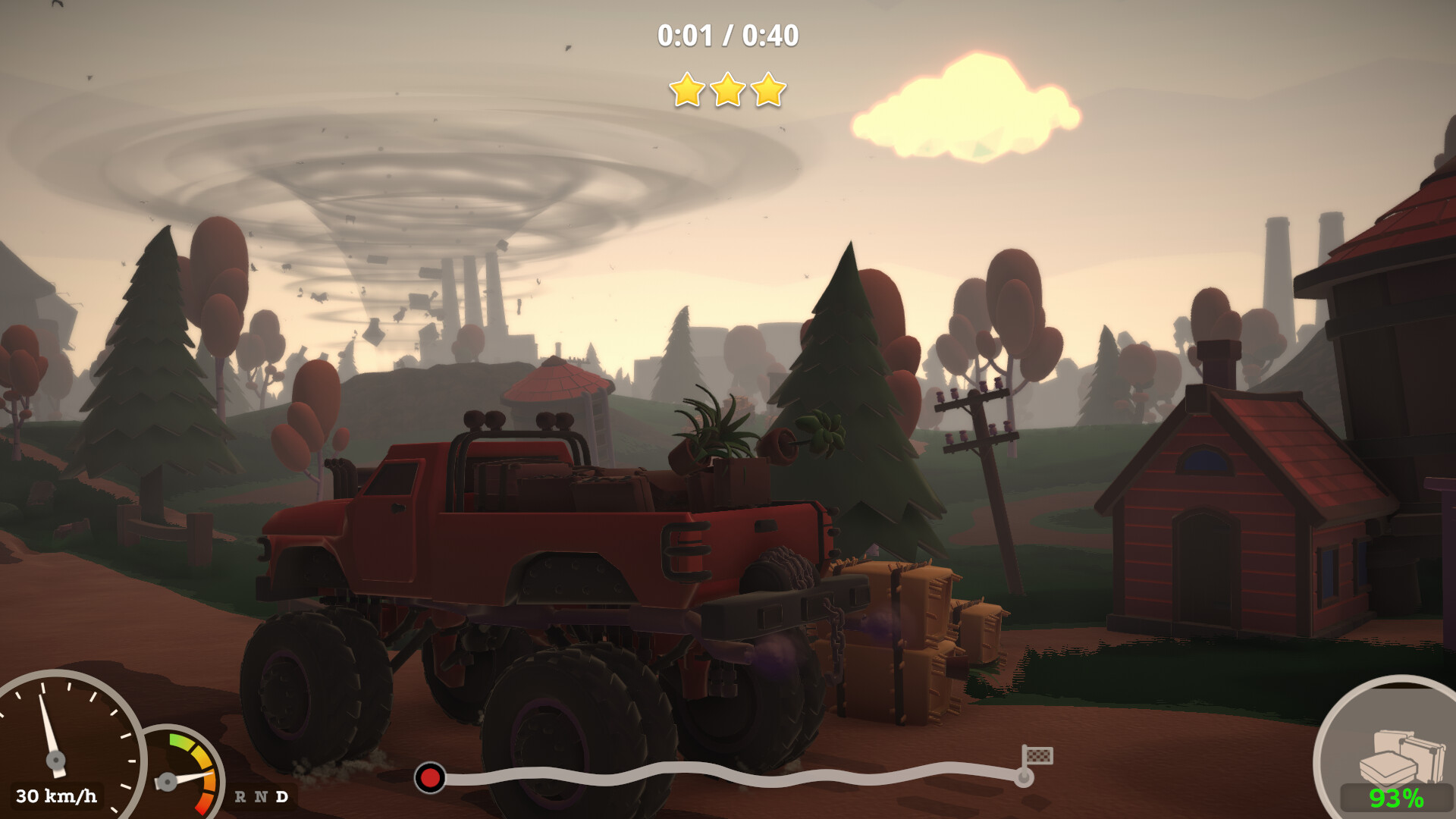Viewport: 1456px width, 819px height.
Task: Click the finish end of the progress track
Action: tap(1024, 777)
